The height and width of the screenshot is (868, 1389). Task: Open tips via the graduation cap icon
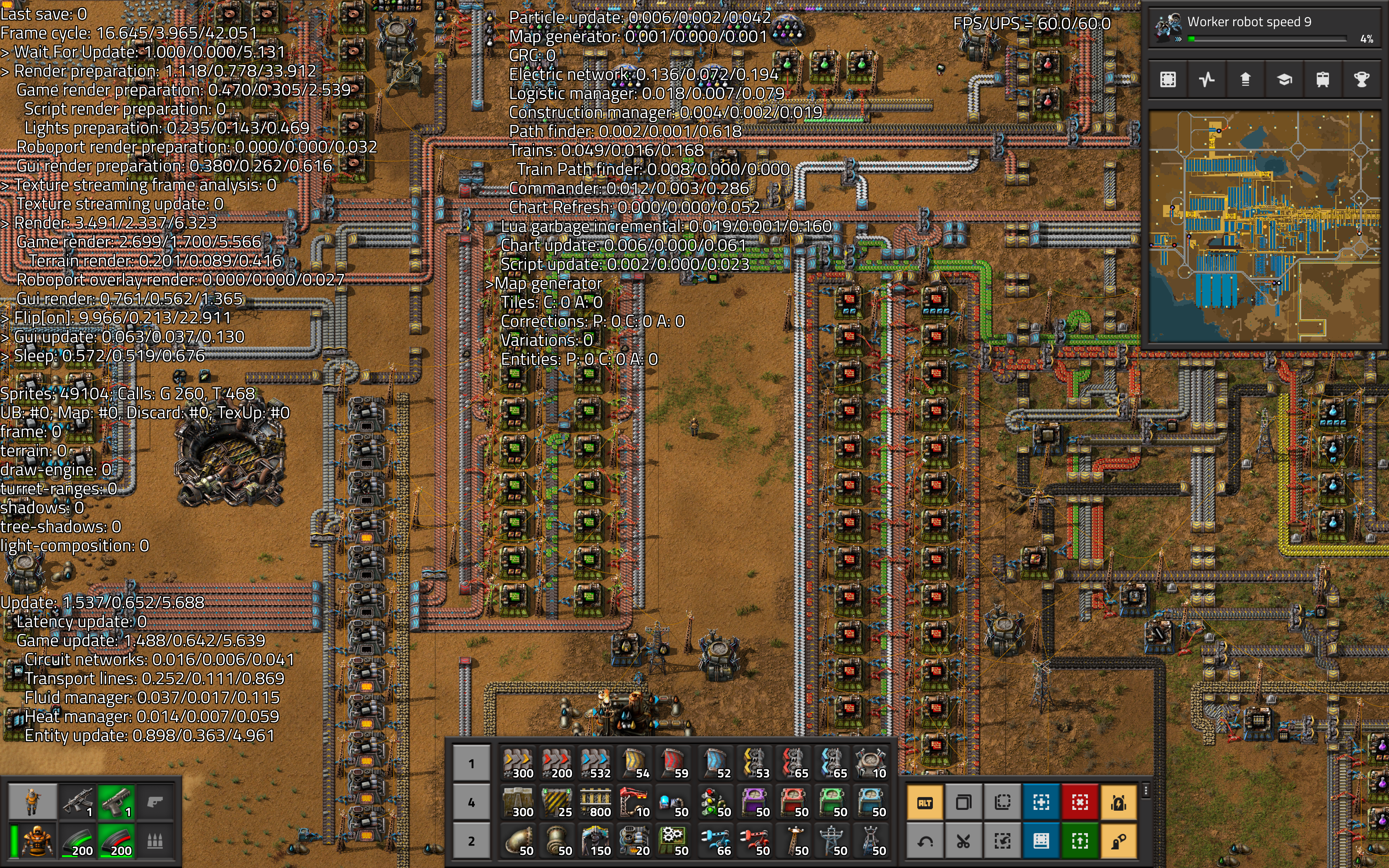tap(1284, 79)
